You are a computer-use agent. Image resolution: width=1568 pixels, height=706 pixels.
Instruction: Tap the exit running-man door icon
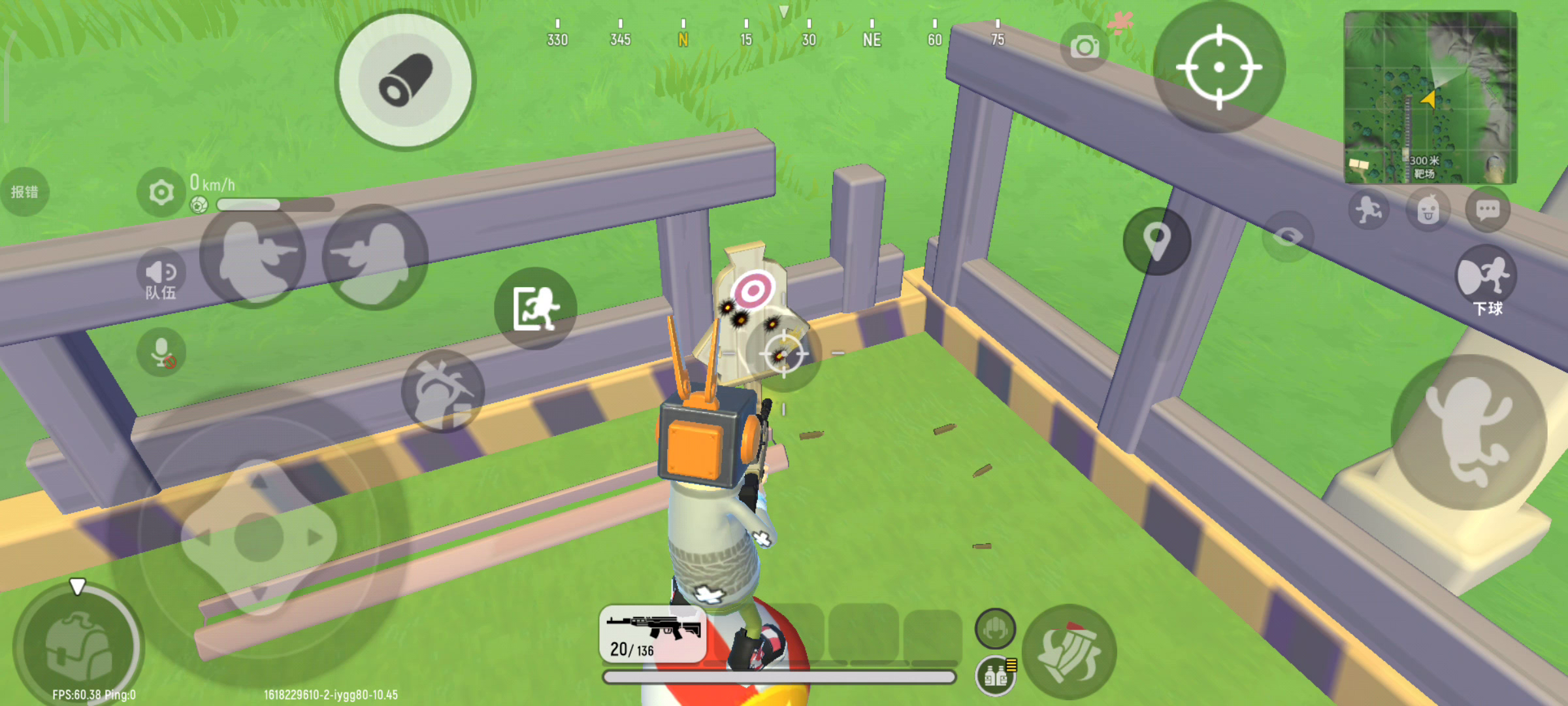[536, 308]
